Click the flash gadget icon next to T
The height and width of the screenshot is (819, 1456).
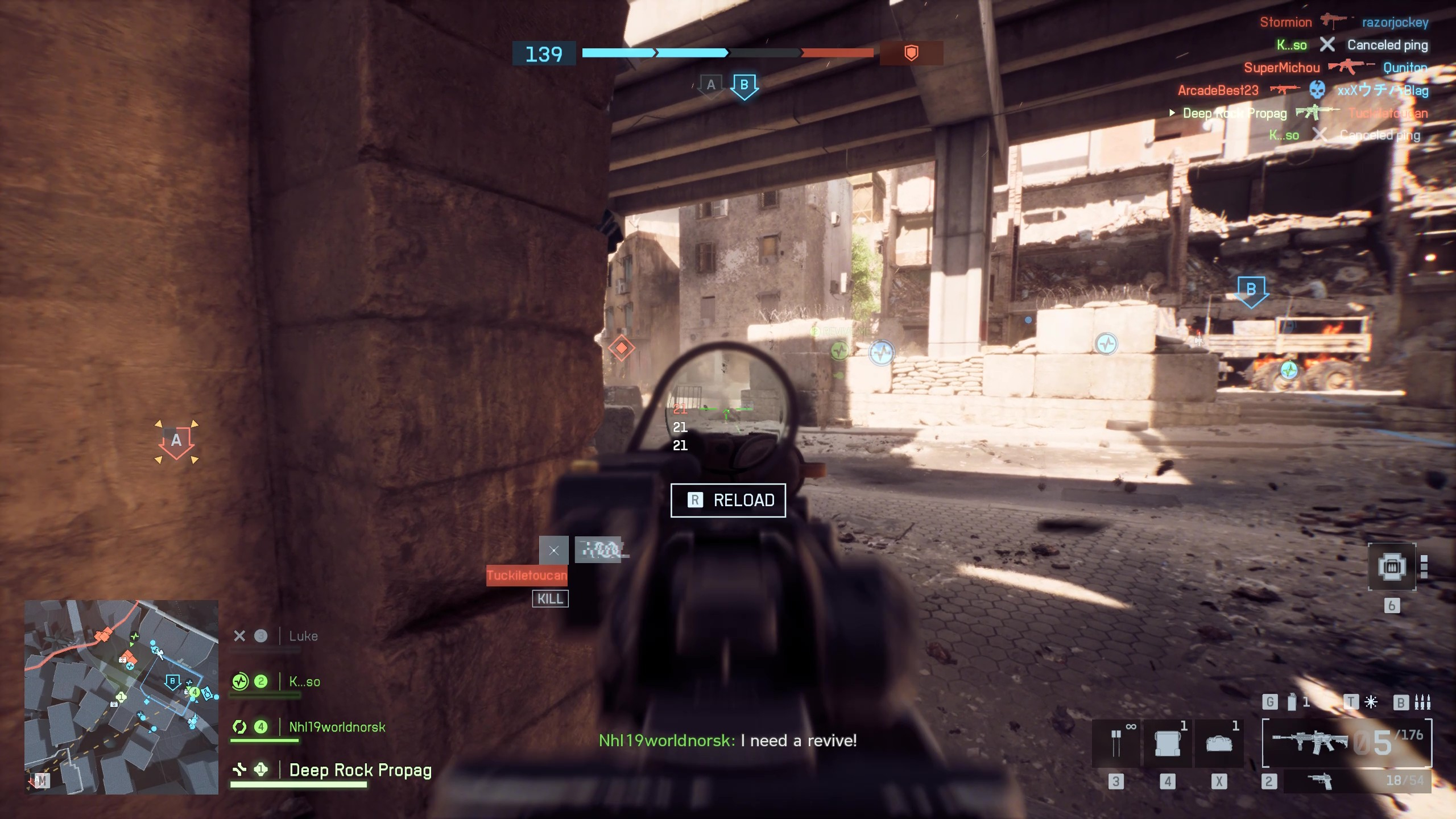click(1371, 701)
